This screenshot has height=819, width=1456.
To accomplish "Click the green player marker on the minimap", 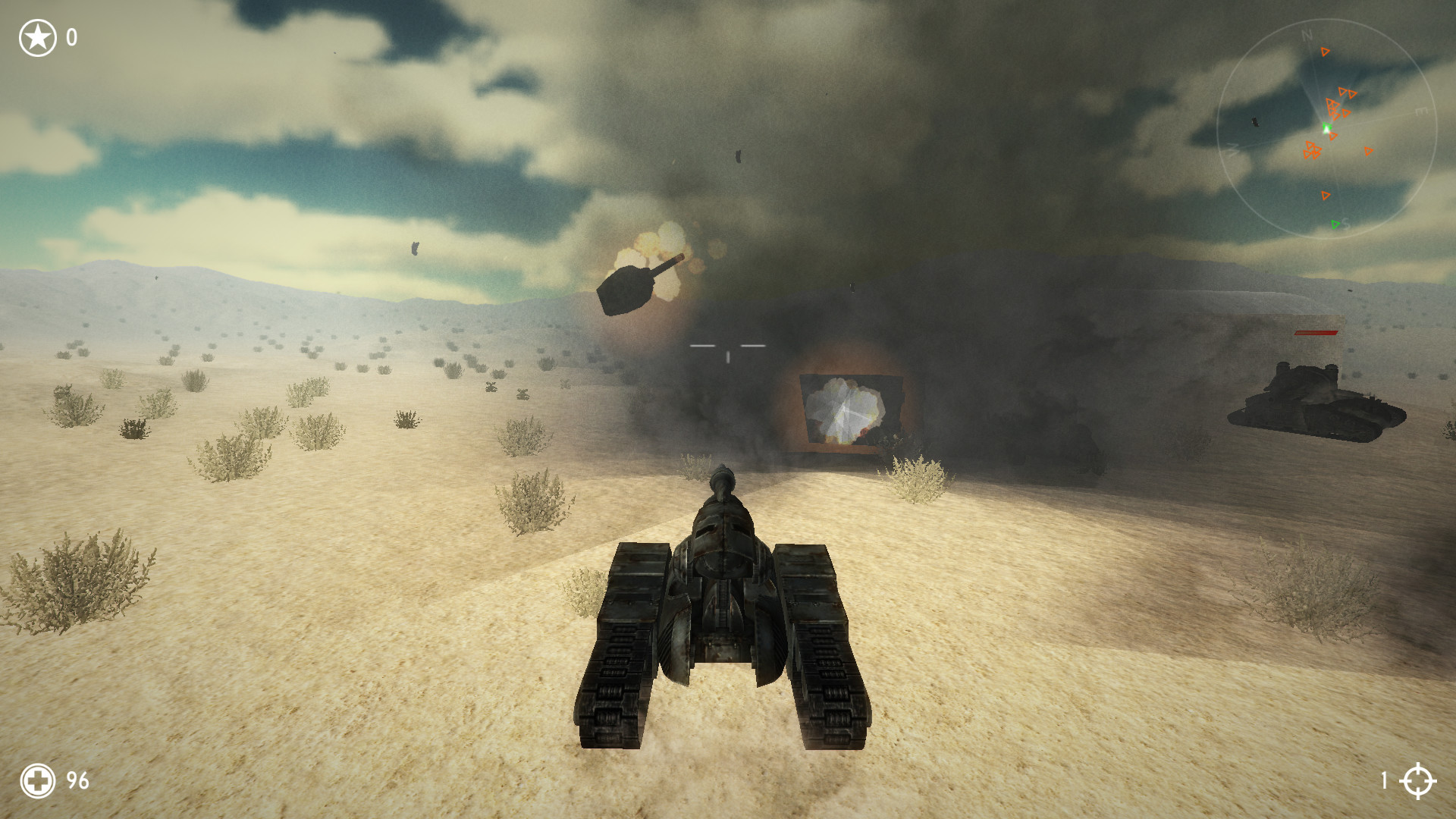I will click(x=1328, y=127).
